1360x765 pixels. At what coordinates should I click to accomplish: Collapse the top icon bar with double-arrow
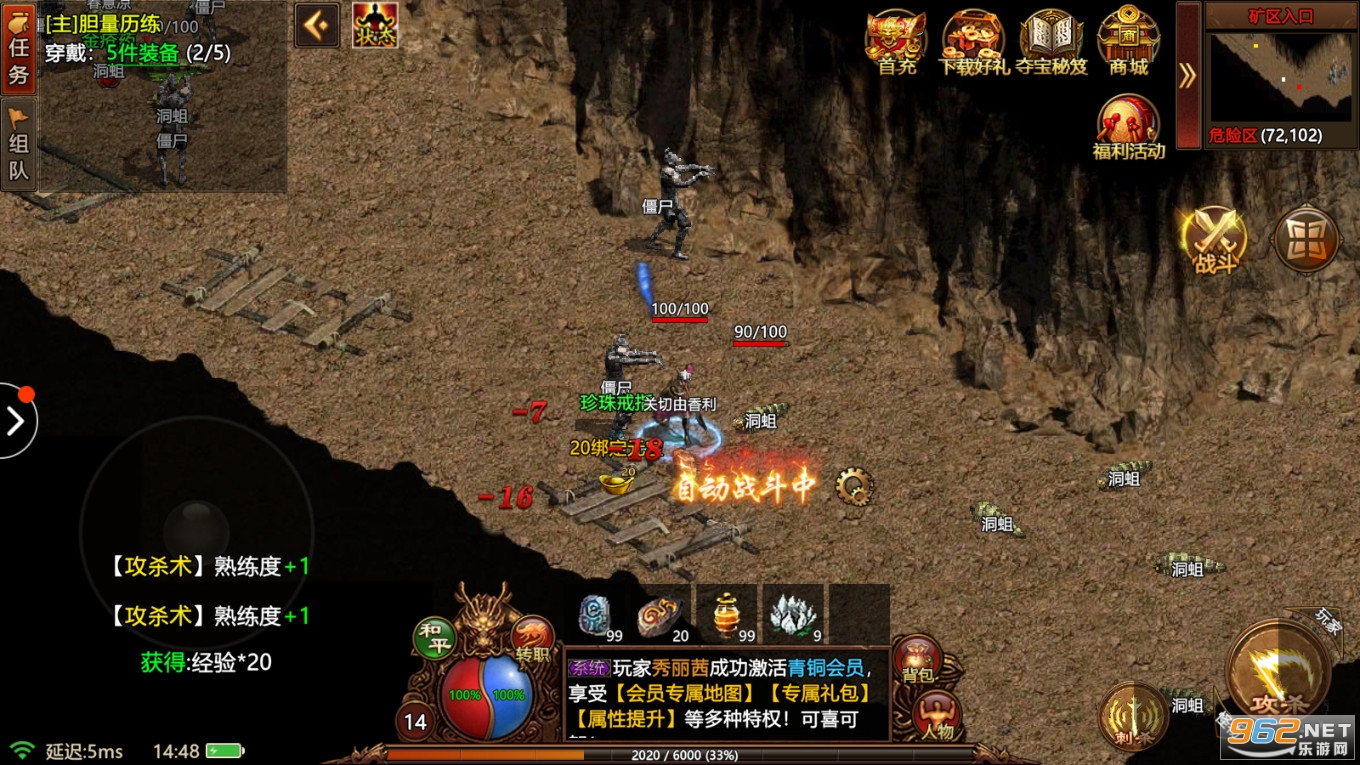1187,75
